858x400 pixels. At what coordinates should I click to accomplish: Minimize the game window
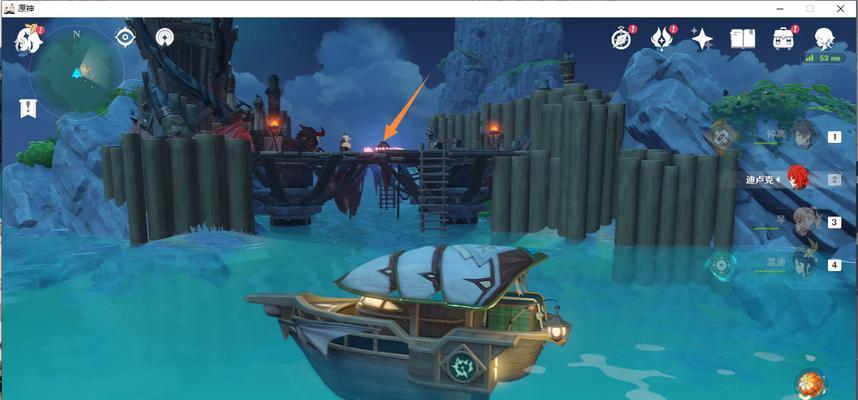(779, 8)
